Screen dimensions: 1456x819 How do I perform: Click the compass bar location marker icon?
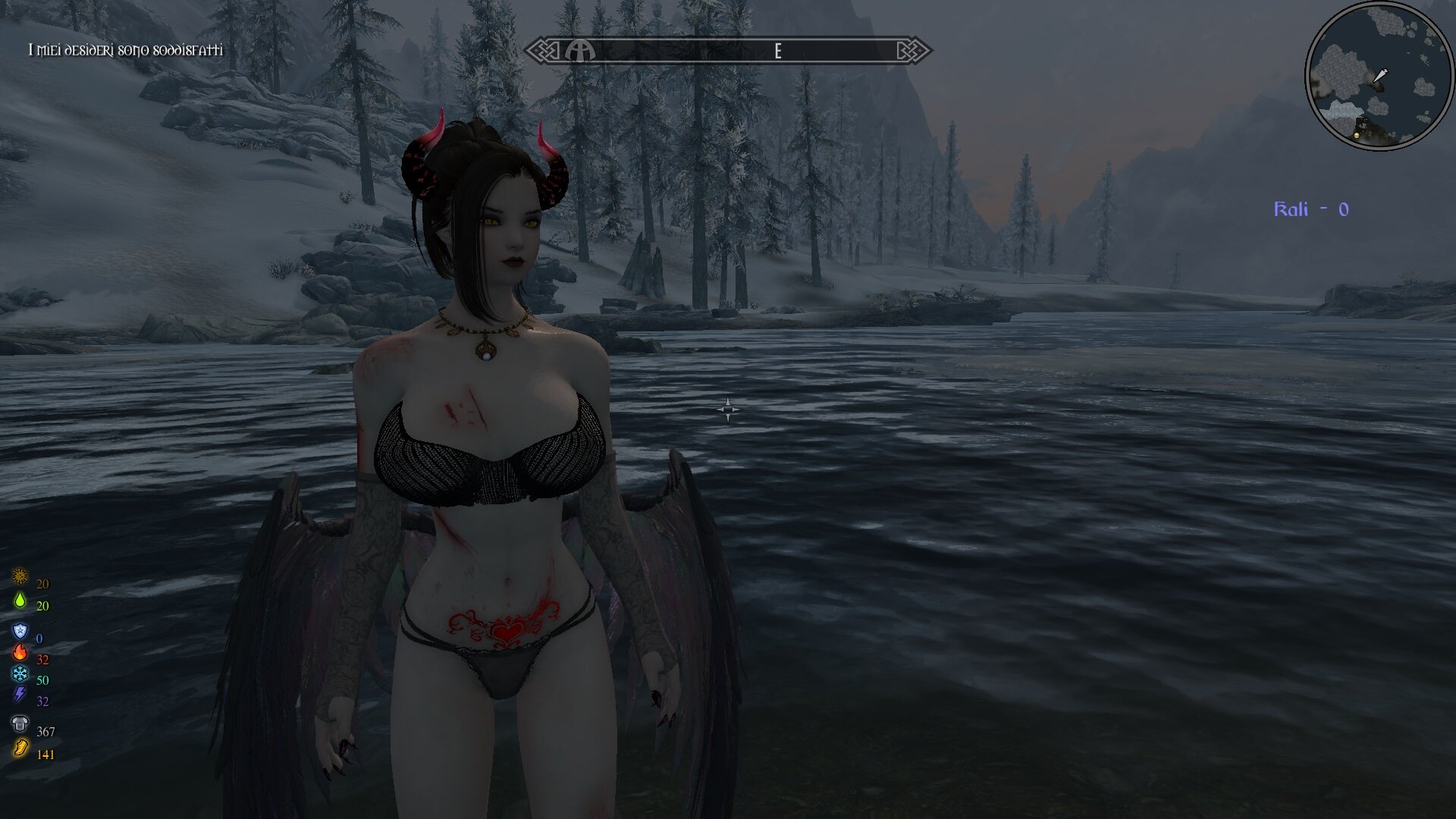580,51
